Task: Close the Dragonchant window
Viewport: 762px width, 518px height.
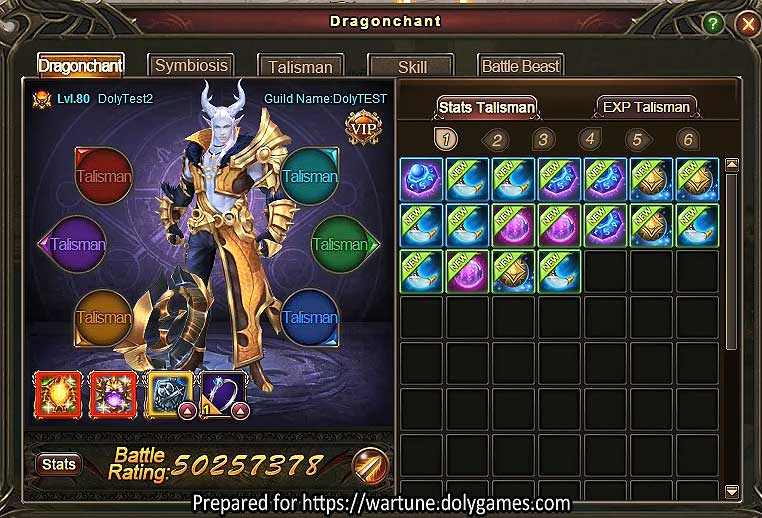Action: tap(746, 23)
